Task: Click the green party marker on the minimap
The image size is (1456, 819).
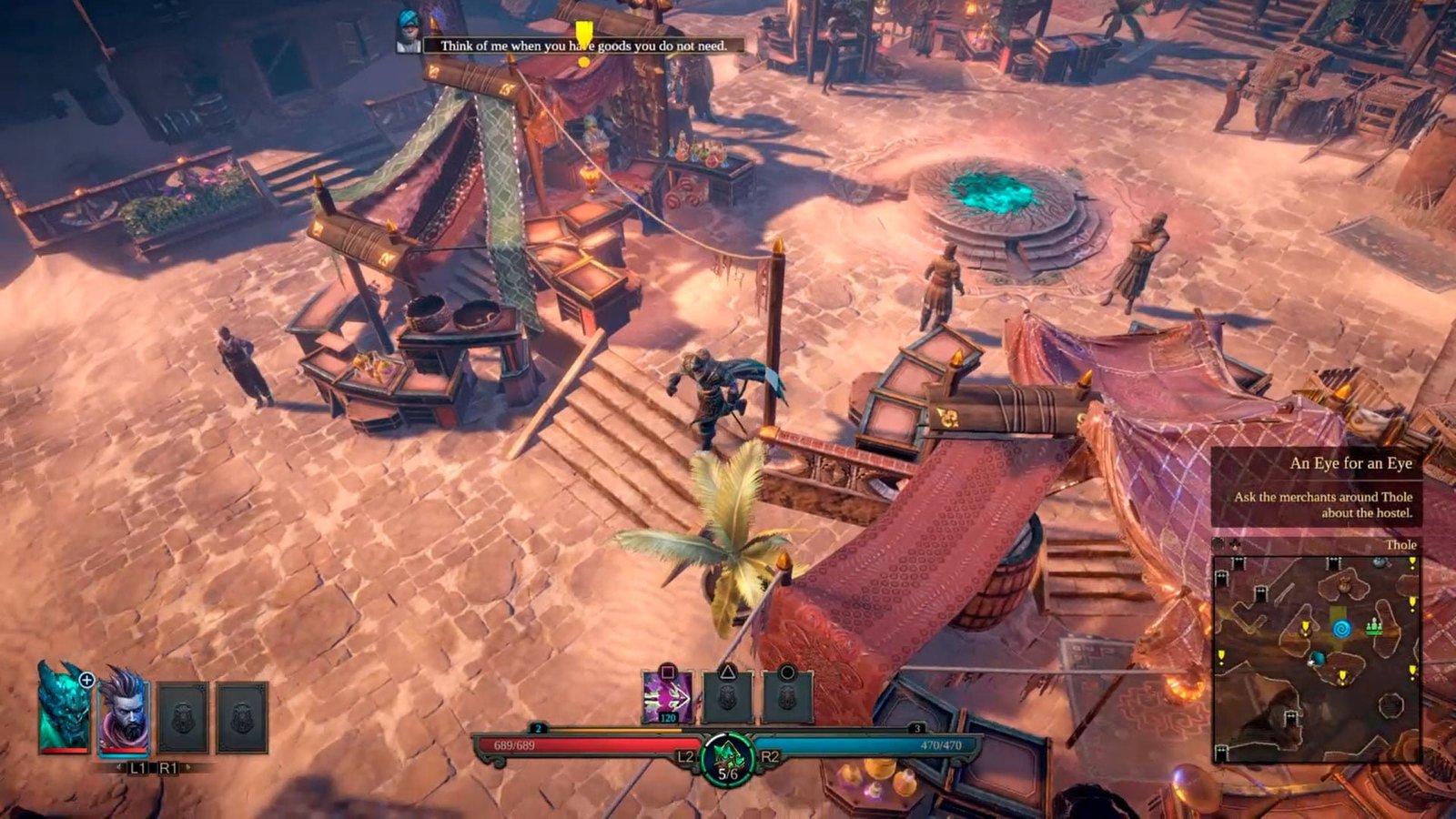Action: pyautogui.click(x=1374, y=626)
